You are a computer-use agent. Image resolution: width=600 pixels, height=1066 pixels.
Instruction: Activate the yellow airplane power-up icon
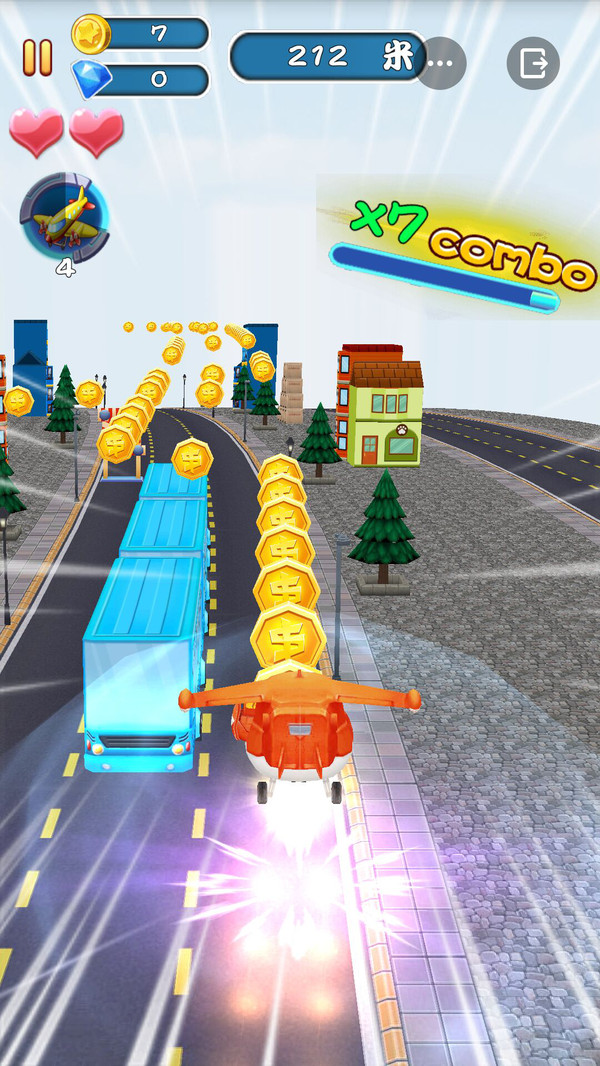64,217
